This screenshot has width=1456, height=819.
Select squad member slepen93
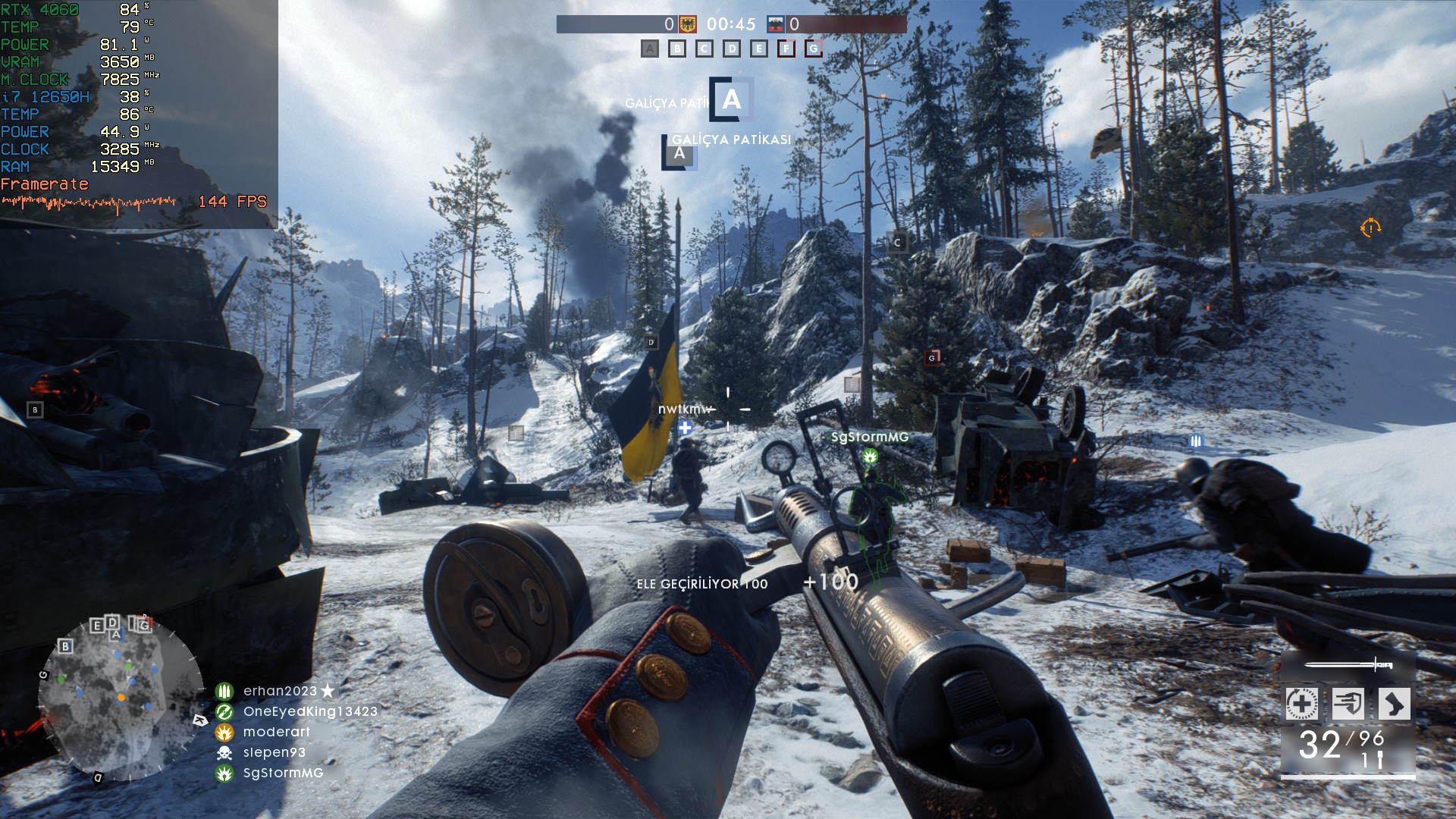[274, 752]
